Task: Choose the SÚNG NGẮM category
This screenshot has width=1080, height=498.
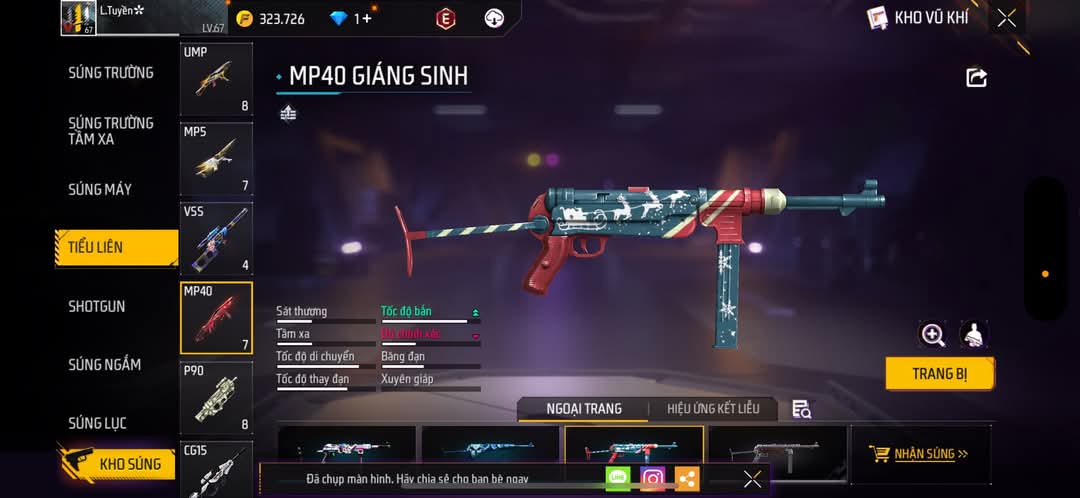Action: point(104,365)
